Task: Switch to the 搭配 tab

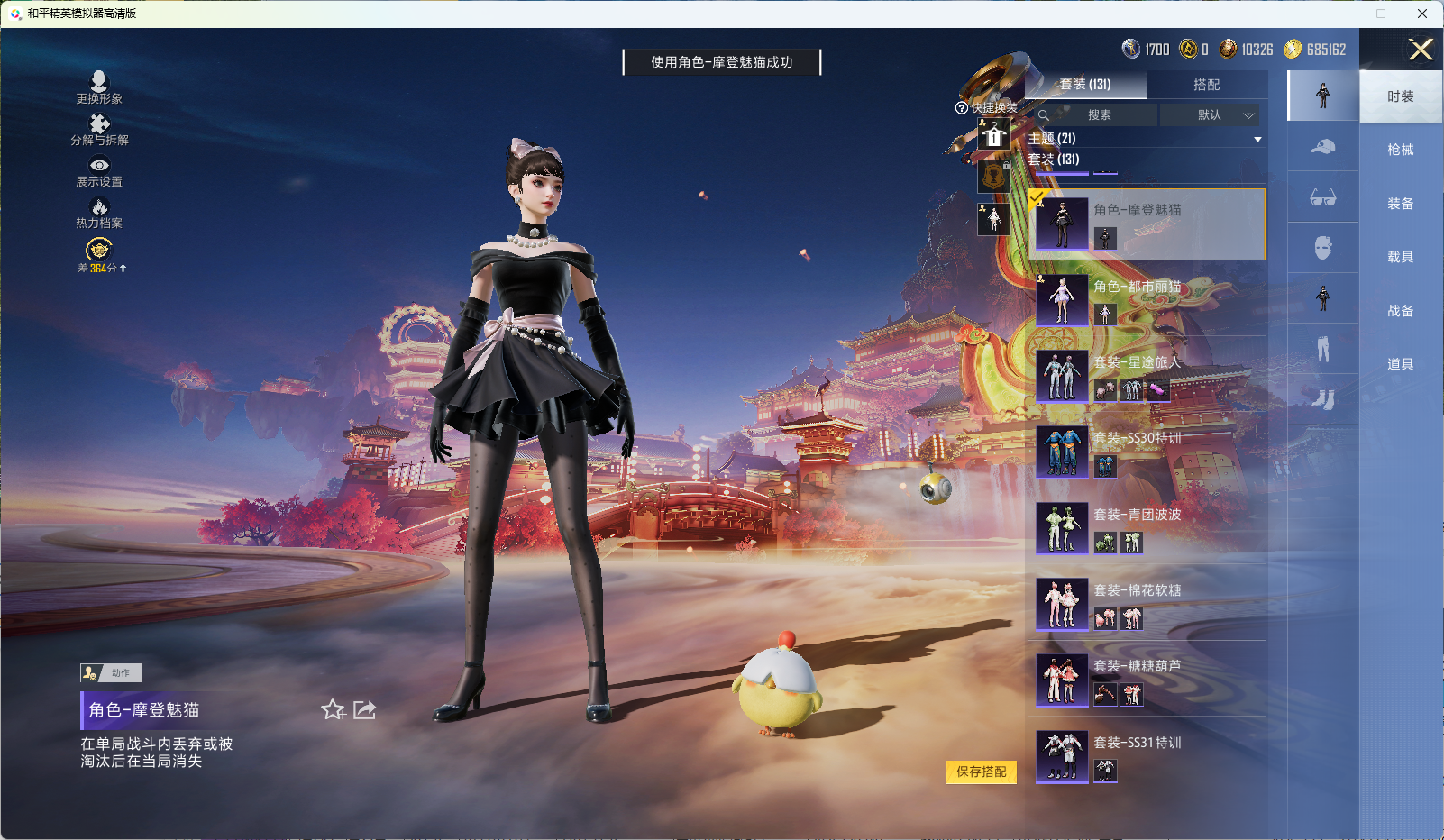Action: click(1208, 85)
